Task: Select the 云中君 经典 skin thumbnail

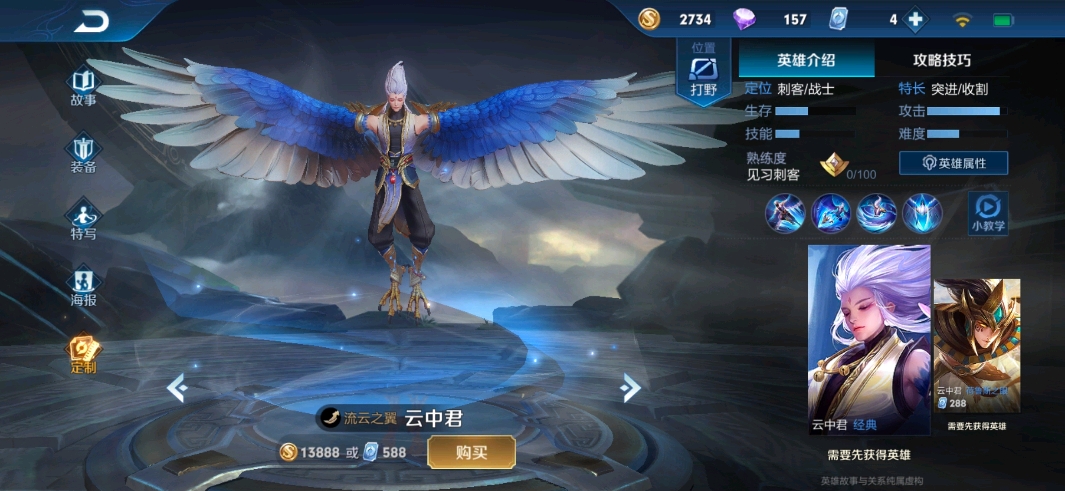Action: coord(869,340)
